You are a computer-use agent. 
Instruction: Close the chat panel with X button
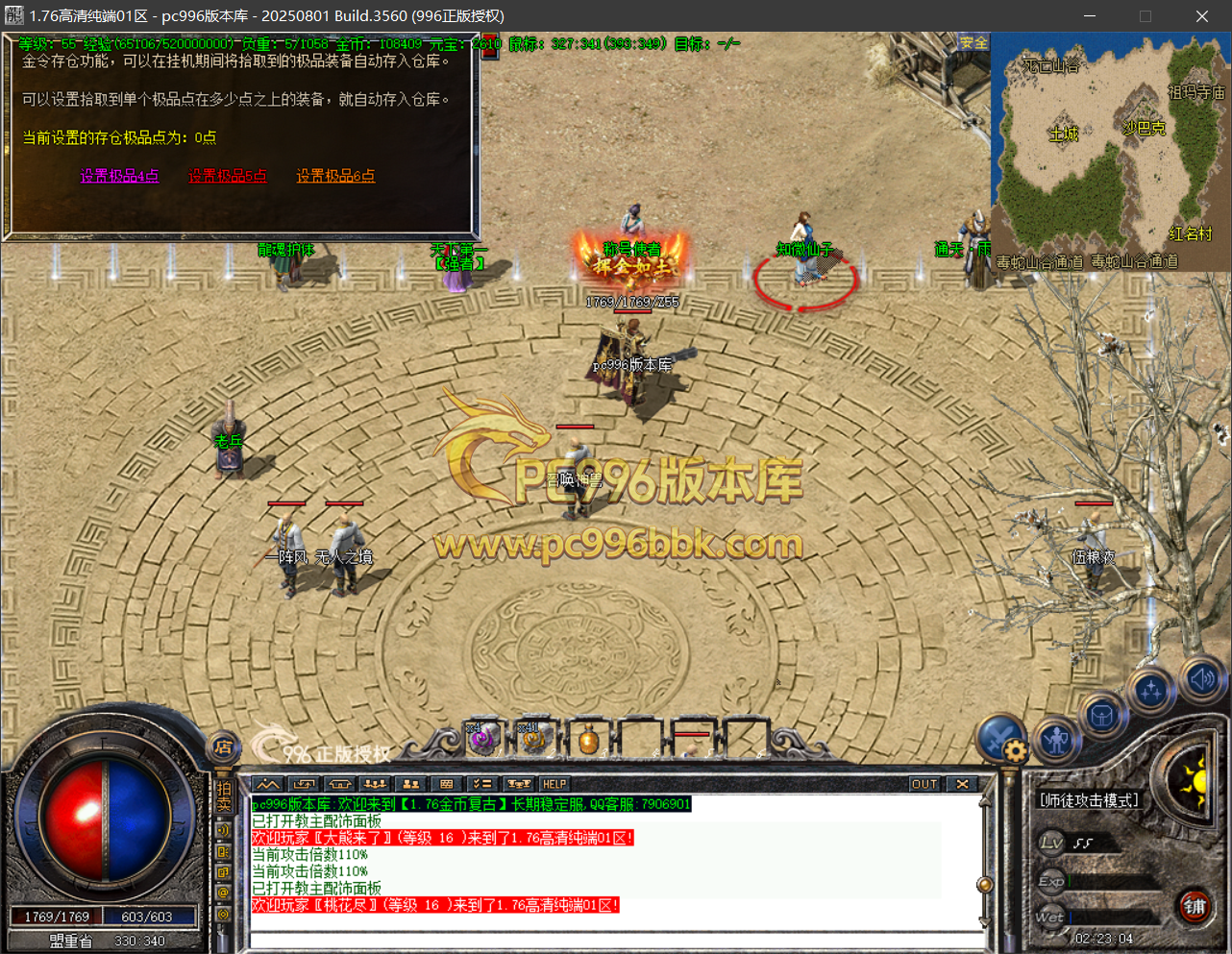(x=962, y=784)
